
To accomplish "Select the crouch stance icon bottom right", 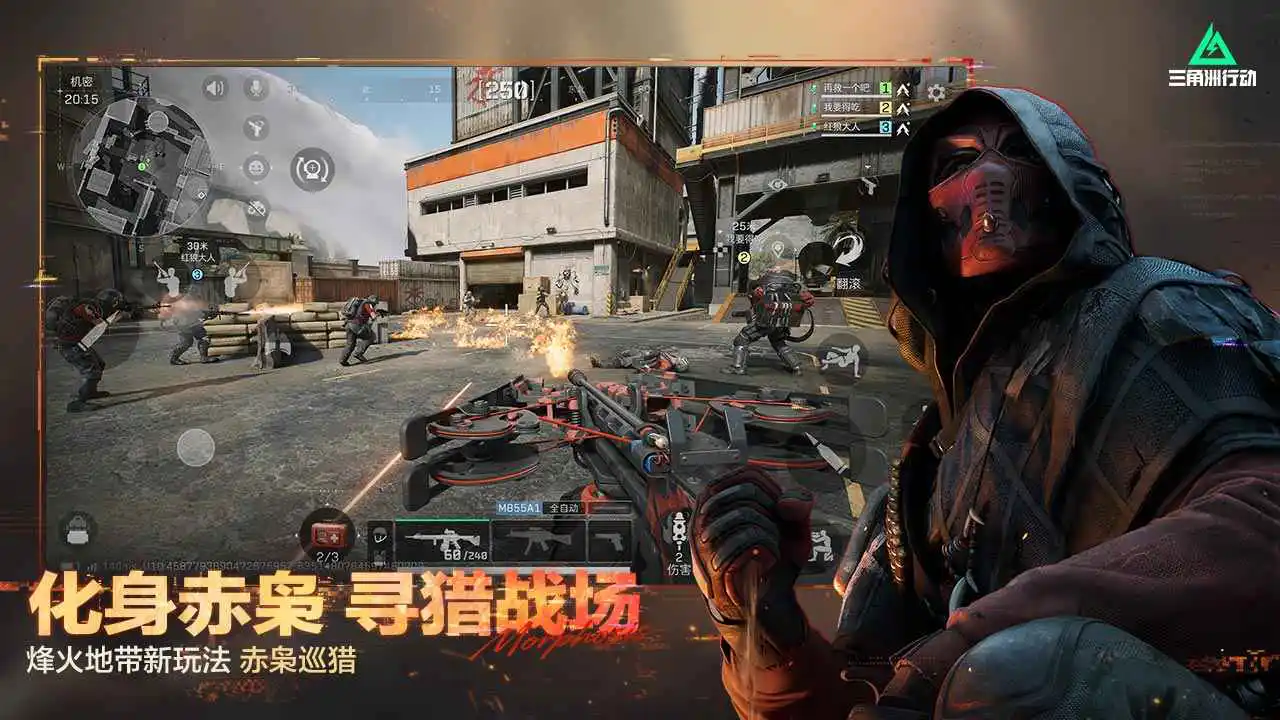I will [821, 544].
